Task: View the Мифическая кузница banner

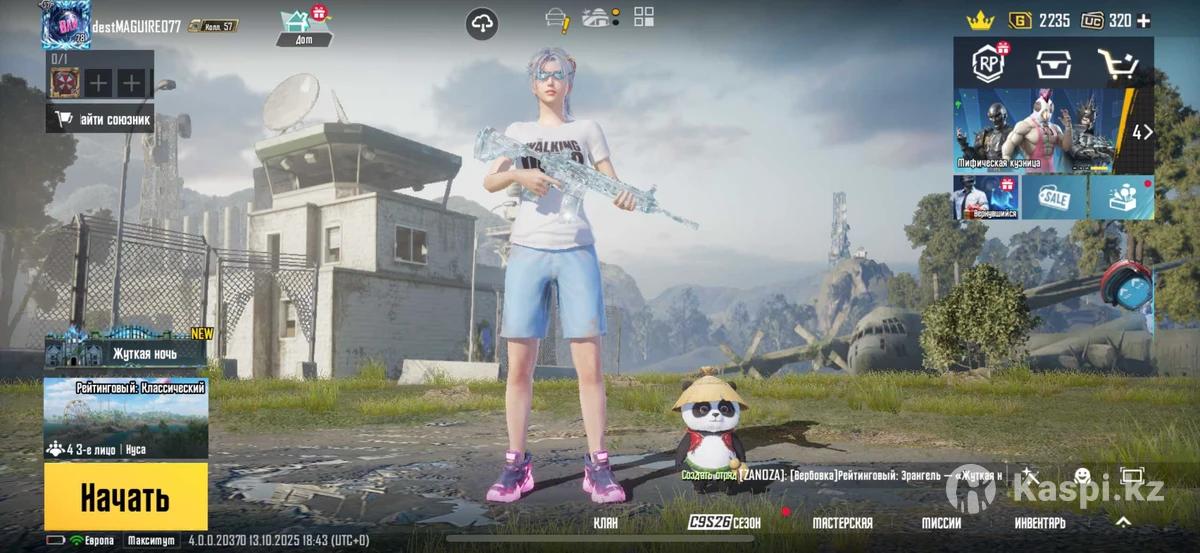Action: click(1040, 130)
